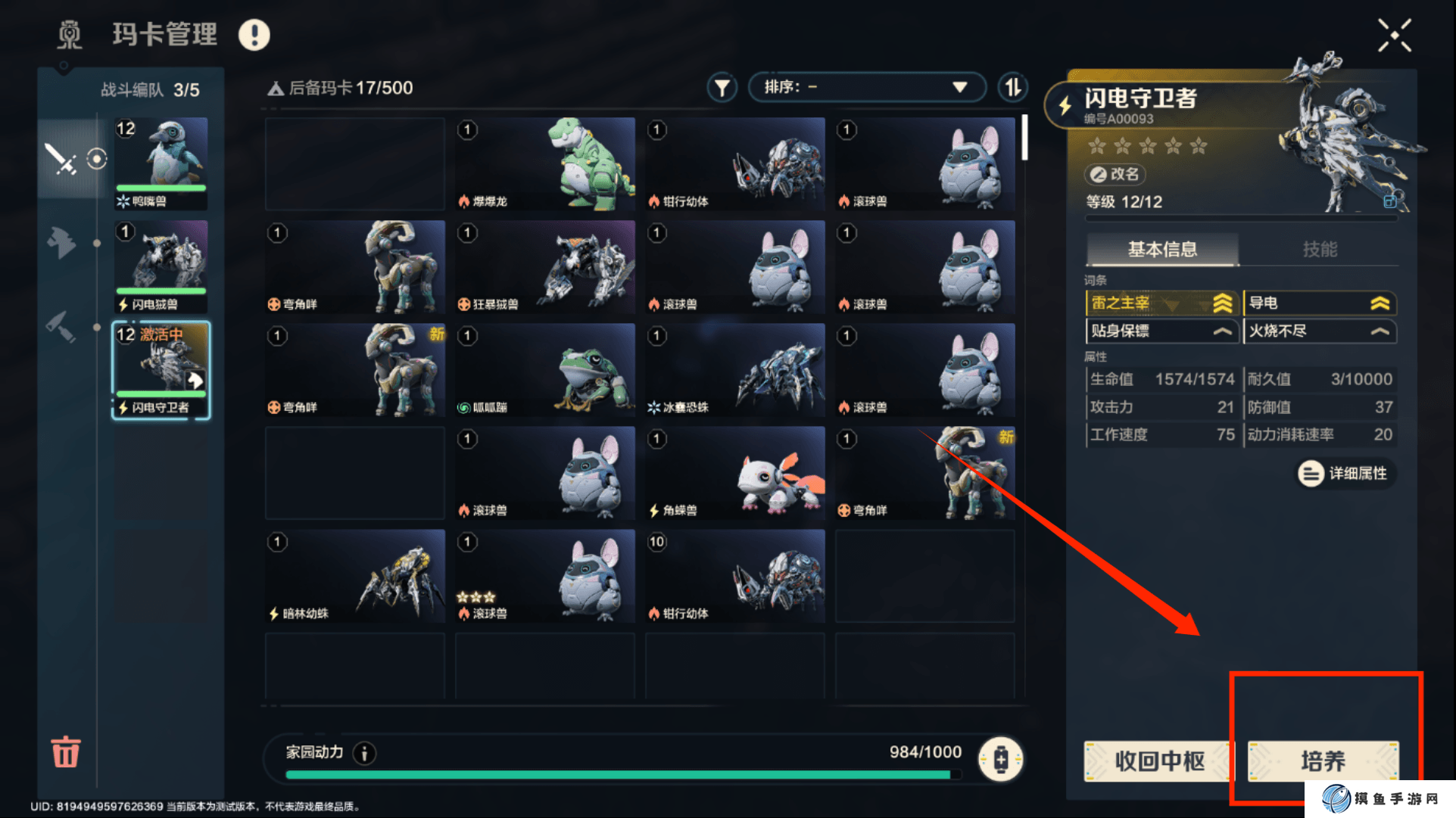1456x818 pixels.
Task: Select the level 10 钳行幼体 card
Action: click(734, 575)
